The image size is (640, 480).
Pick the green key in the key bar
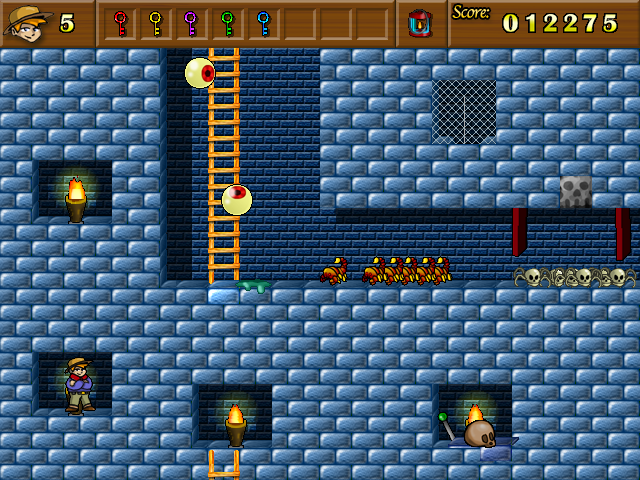click(227, 23)
